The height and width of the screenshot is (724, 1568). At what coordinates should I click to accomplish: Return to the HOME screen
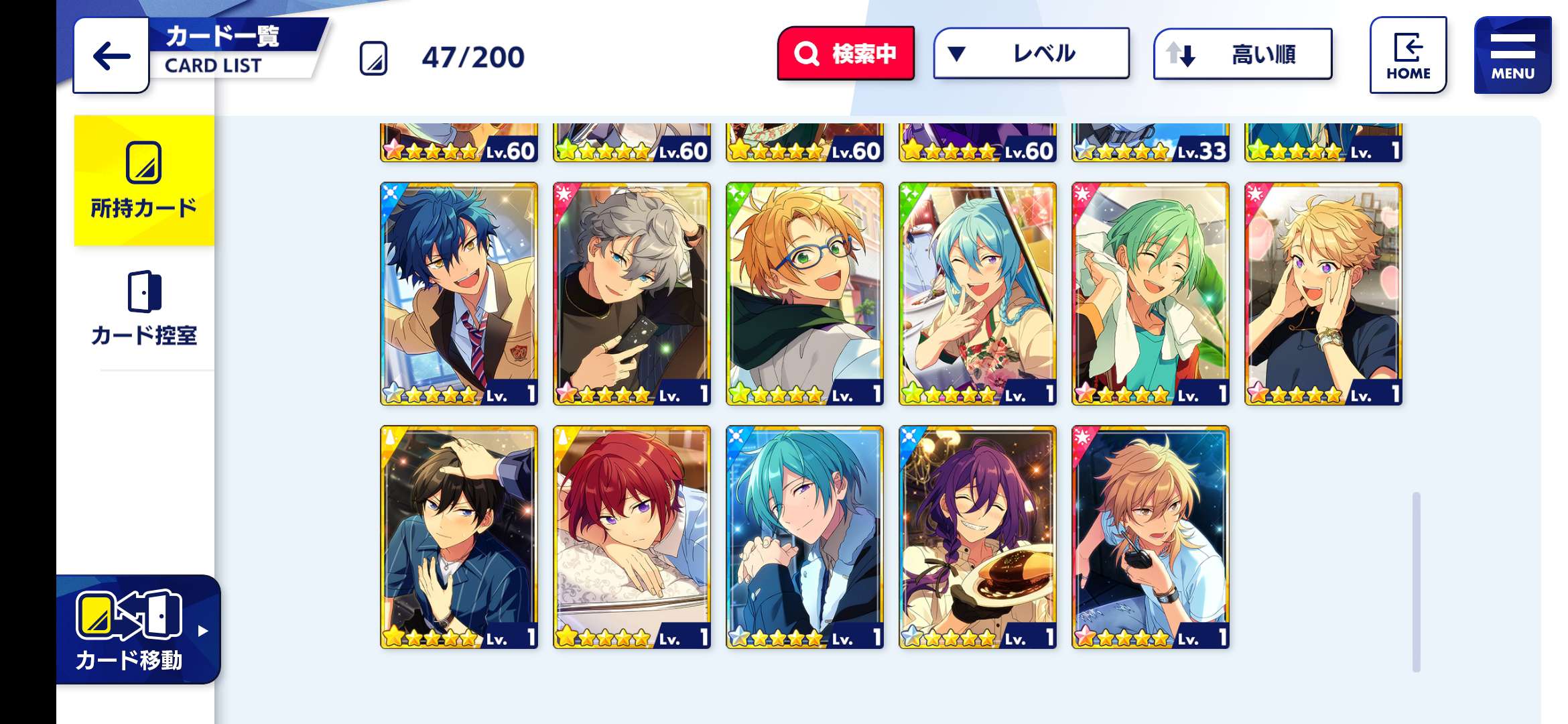[x=1408, y=56]
